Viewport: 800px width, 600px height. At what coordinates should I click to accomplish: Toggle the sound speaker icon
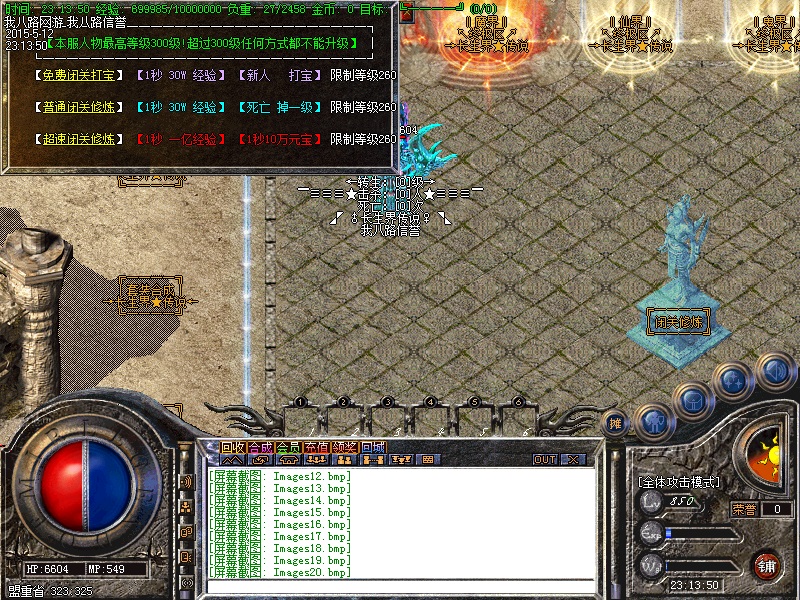[x=773, y=370]
